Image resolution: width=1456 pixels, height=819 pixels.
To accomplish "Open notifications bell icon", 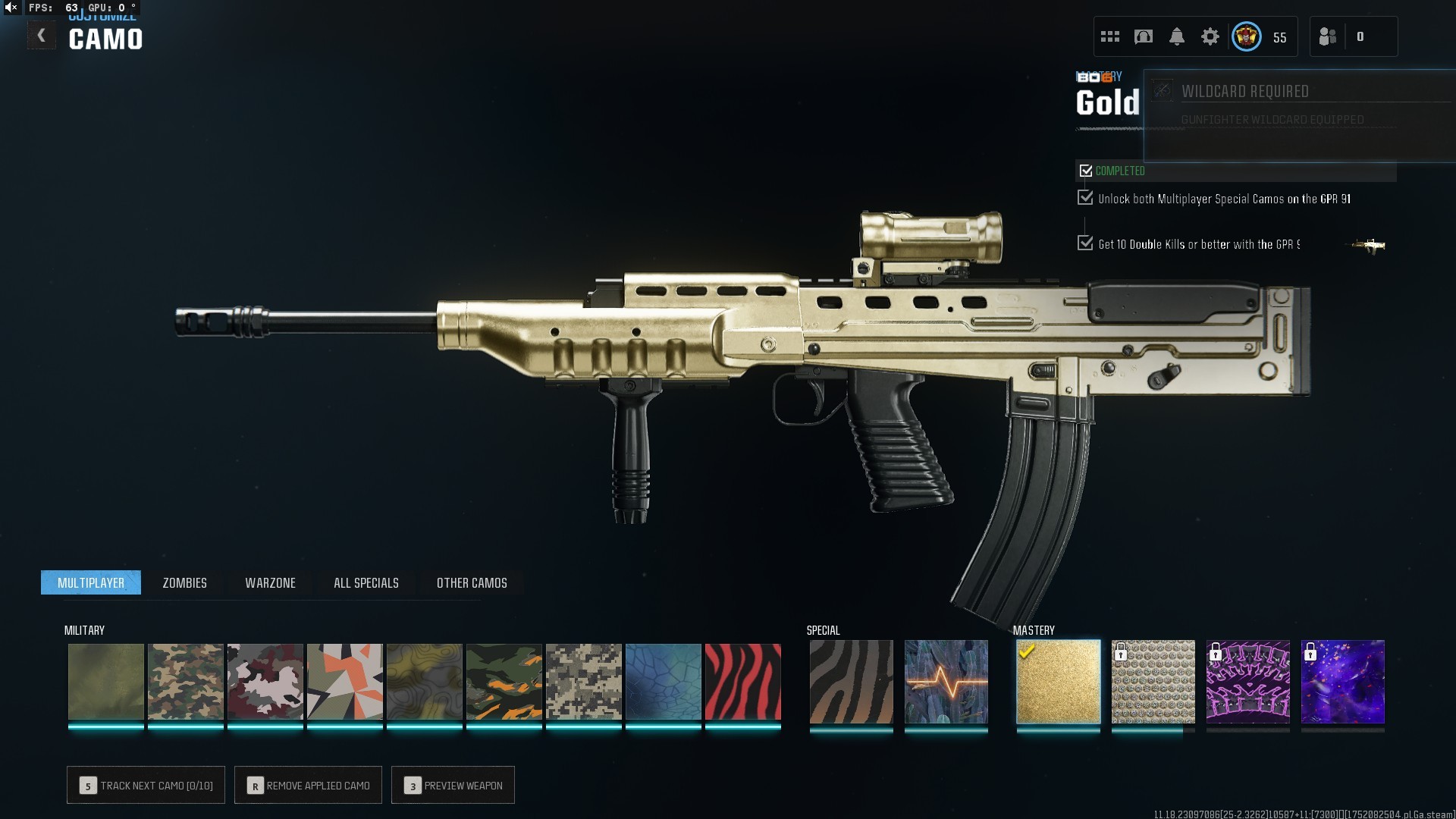I will [x=1176, y=36].
